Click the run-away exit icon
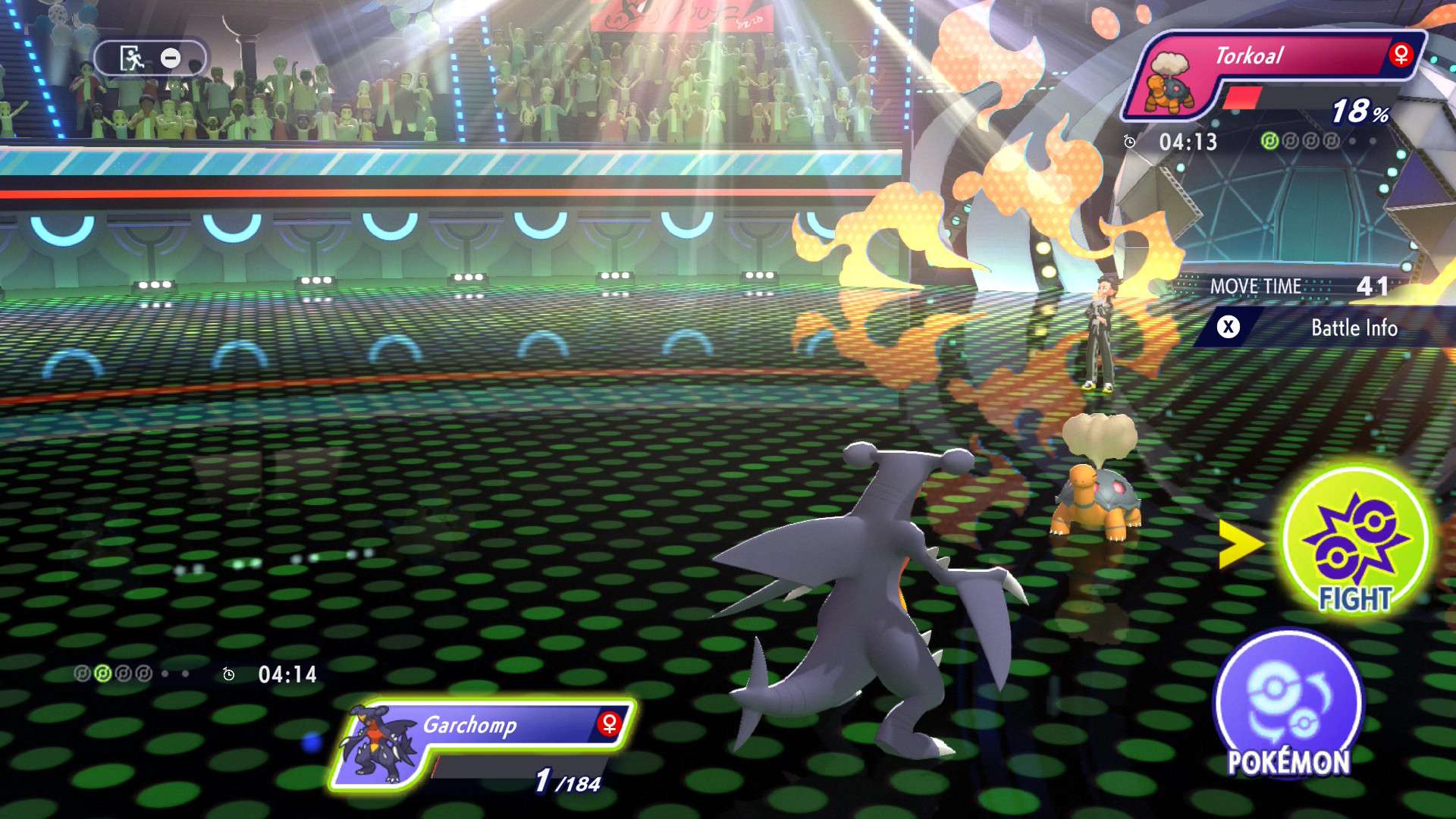This screenshot has height=819, width=1456. tap(133, 58)
